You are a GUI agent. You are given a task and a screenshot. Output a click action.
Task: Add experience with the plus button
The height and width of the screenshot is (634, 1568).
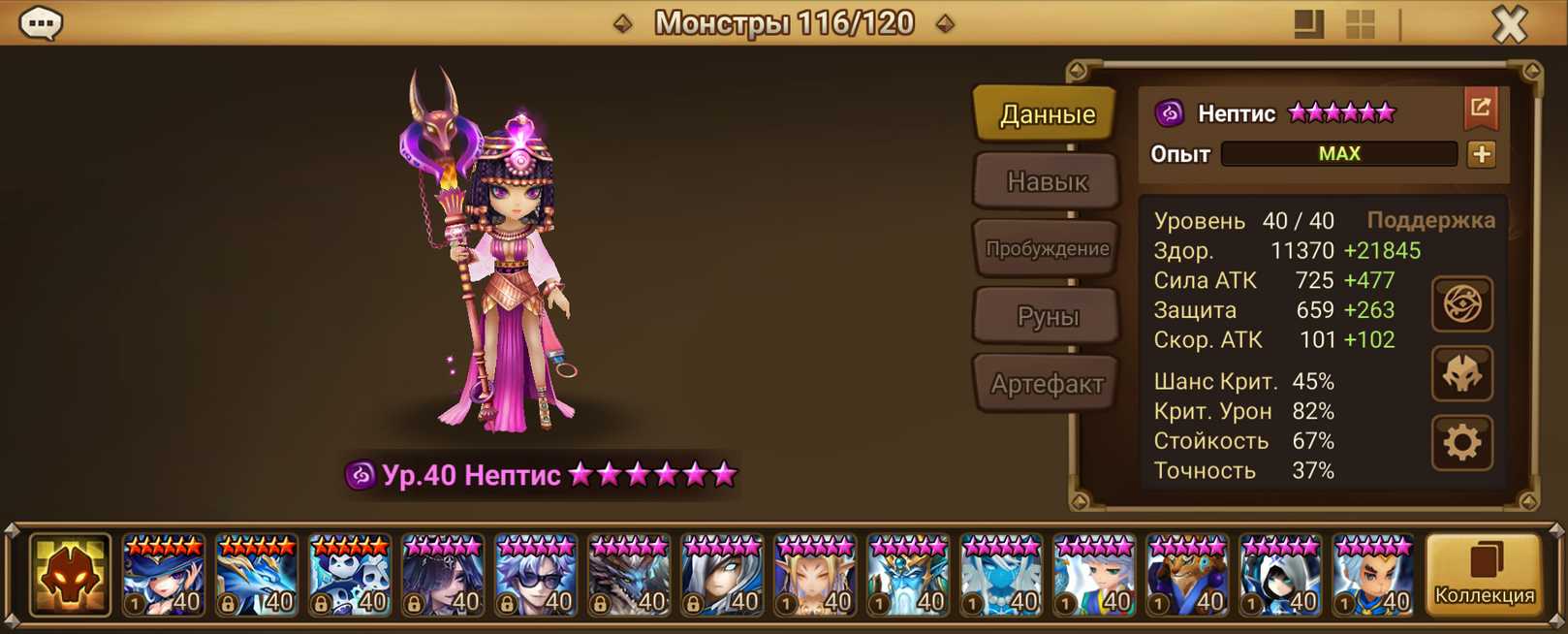tap(1481, 154)
